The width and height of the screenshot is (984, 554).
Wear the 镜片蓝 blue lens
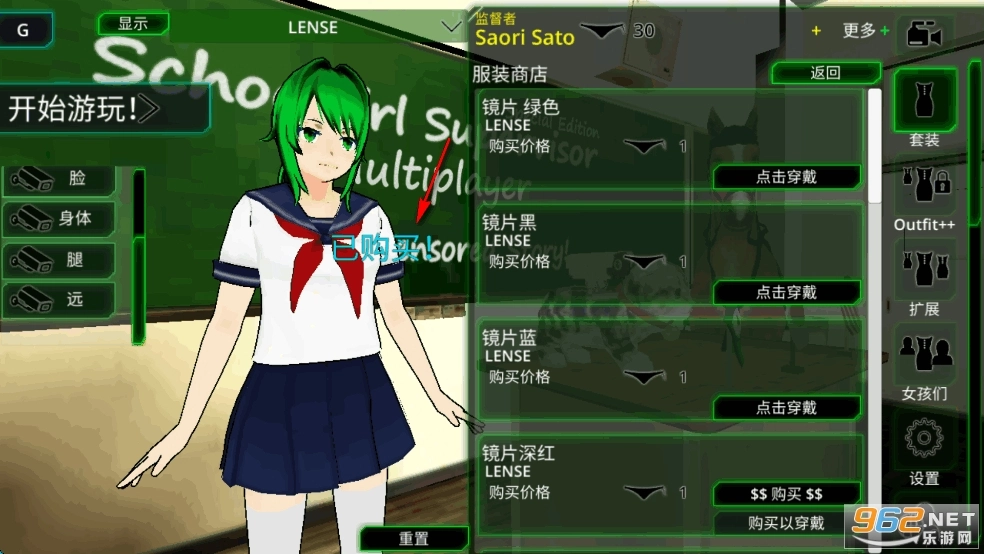[786, 408]
